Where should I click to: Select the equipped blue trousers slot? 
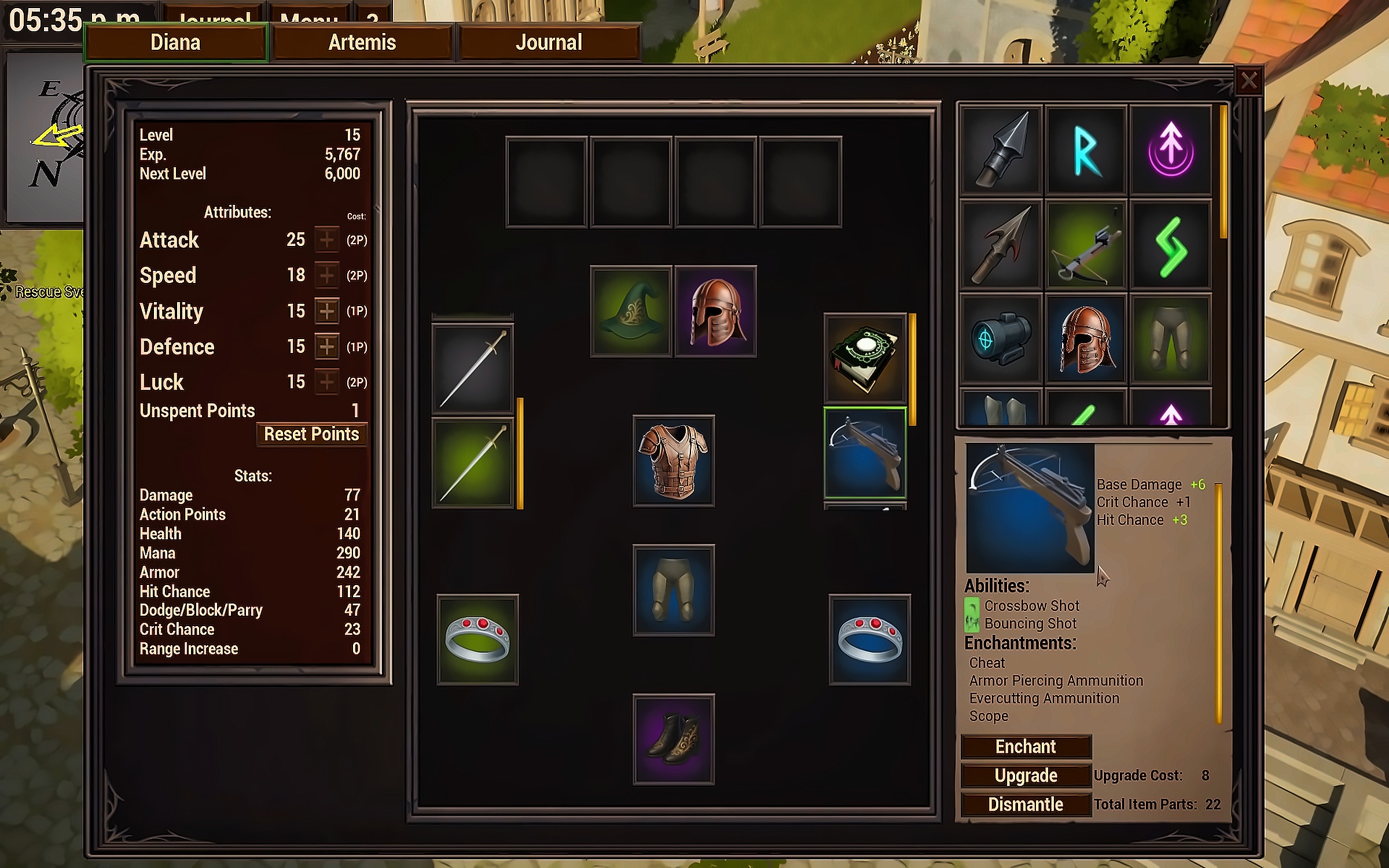point(674,590)
